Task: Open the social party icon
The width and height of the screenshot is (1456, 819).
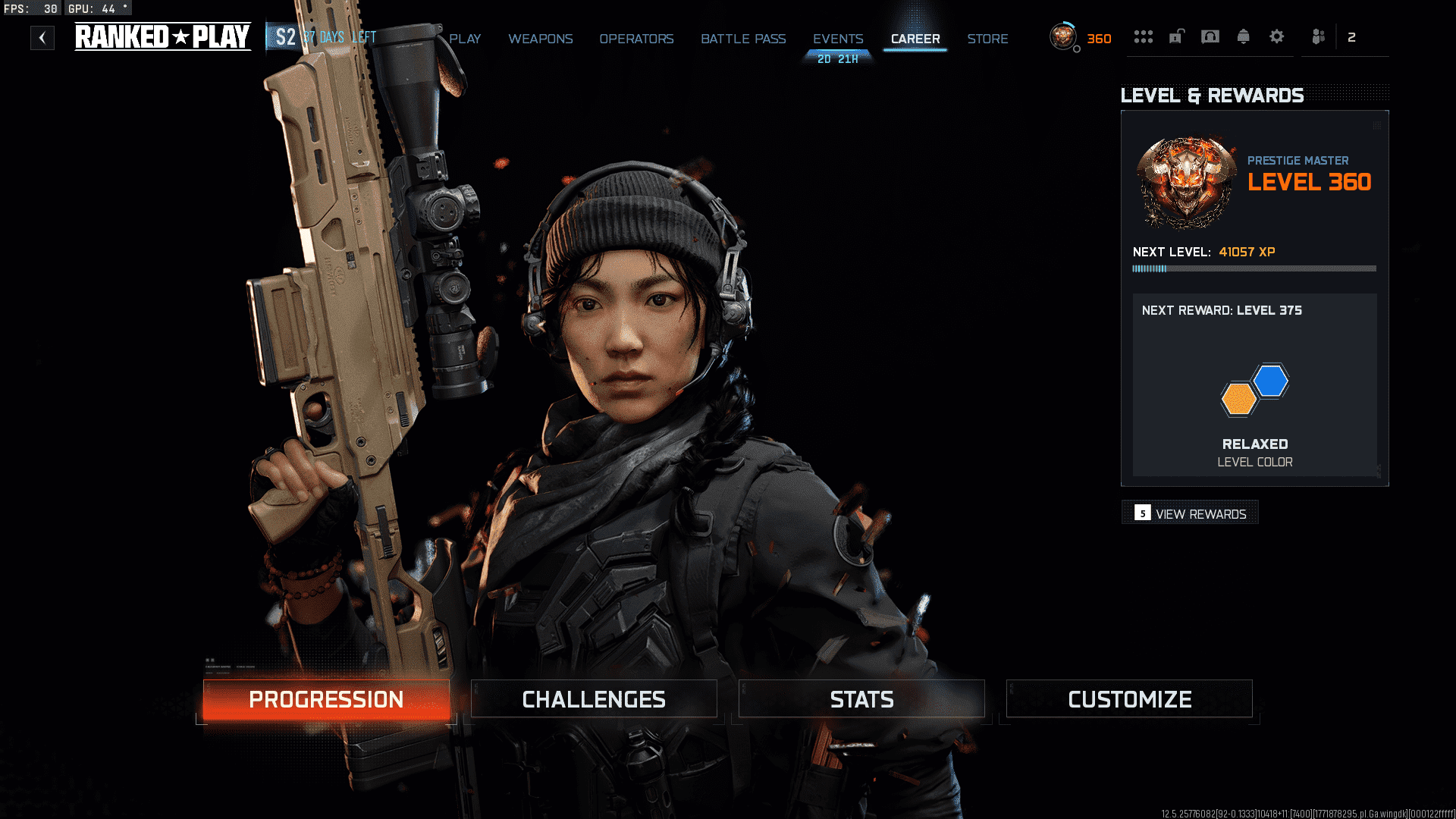Action: [1319, 36]
